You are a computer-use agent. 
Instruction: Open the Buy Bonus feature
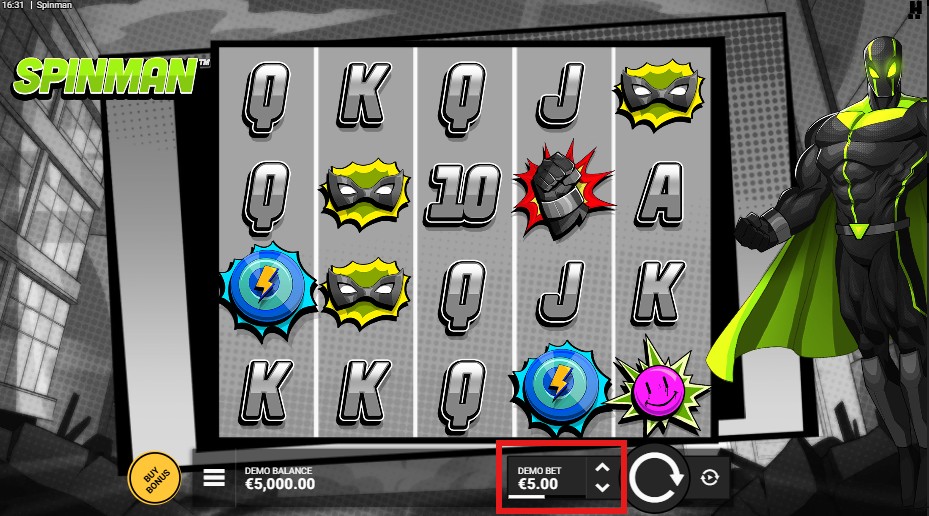coord(154,479)
